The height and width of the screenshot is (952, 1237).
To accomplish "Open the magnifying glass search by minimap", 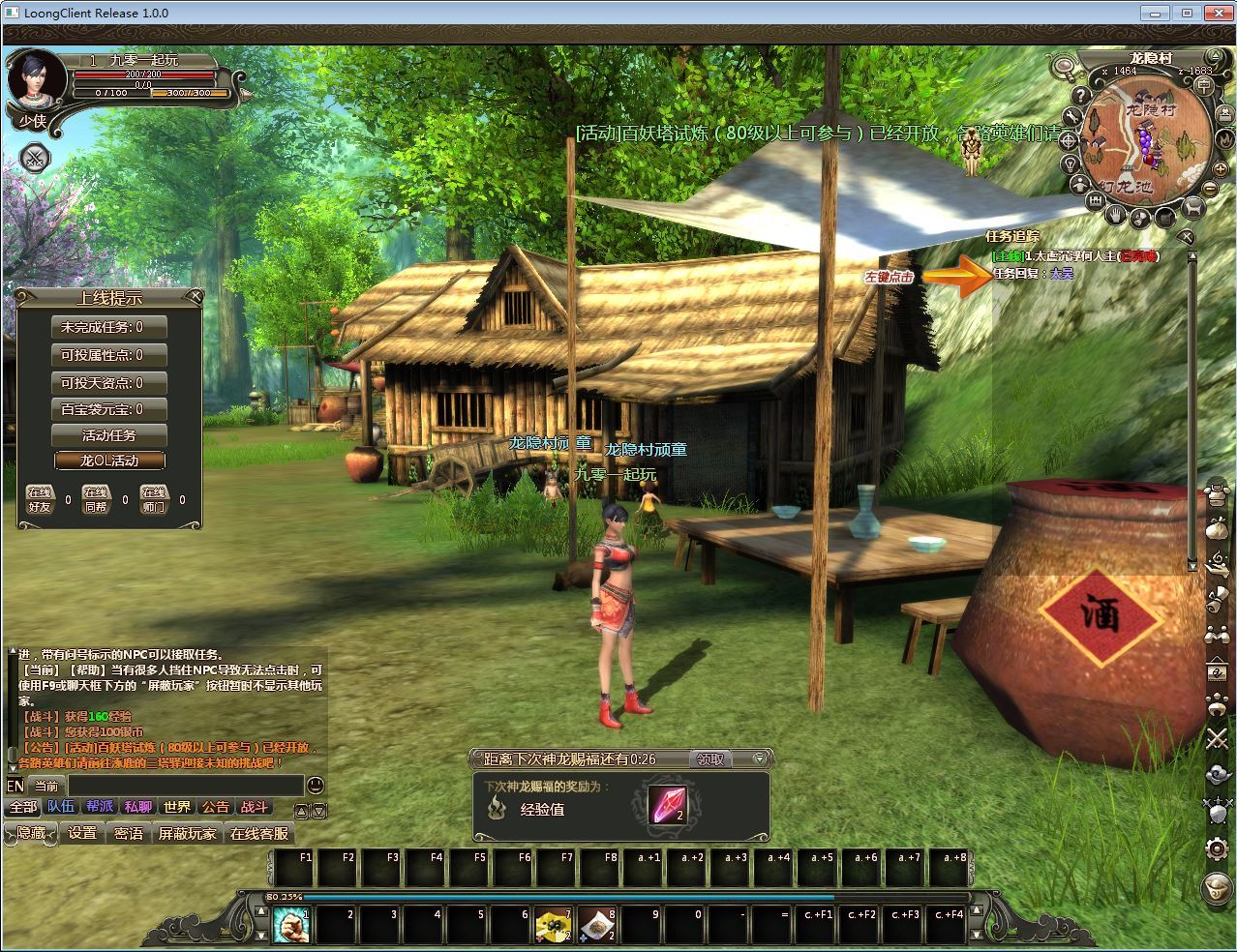I will pyautogui.click(x=1065, y=67).
